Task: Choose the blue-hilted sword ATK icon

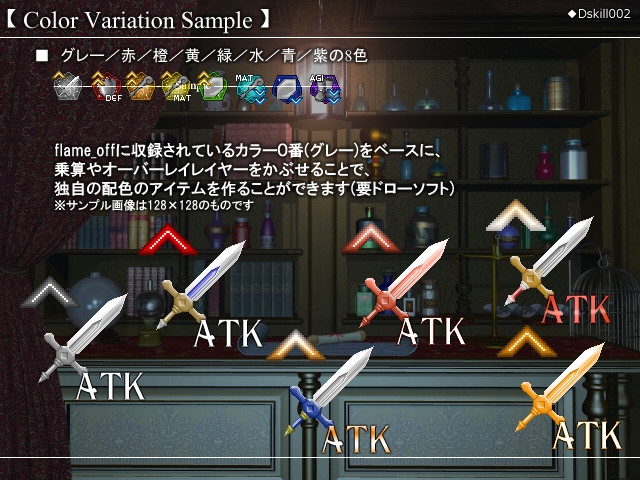Action: tap(332, 392)
